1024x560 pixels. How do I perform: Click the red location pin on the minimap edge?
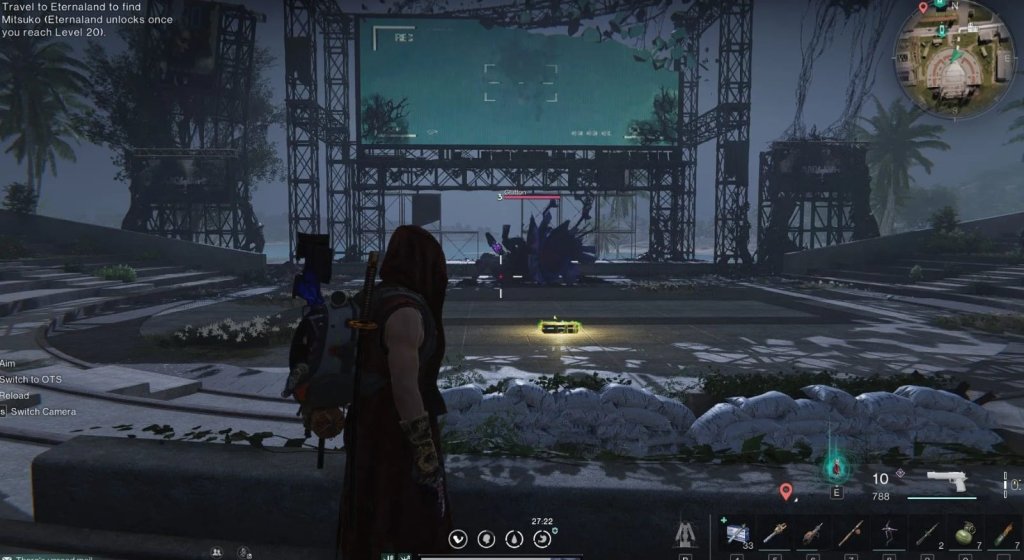coord(923,7)
